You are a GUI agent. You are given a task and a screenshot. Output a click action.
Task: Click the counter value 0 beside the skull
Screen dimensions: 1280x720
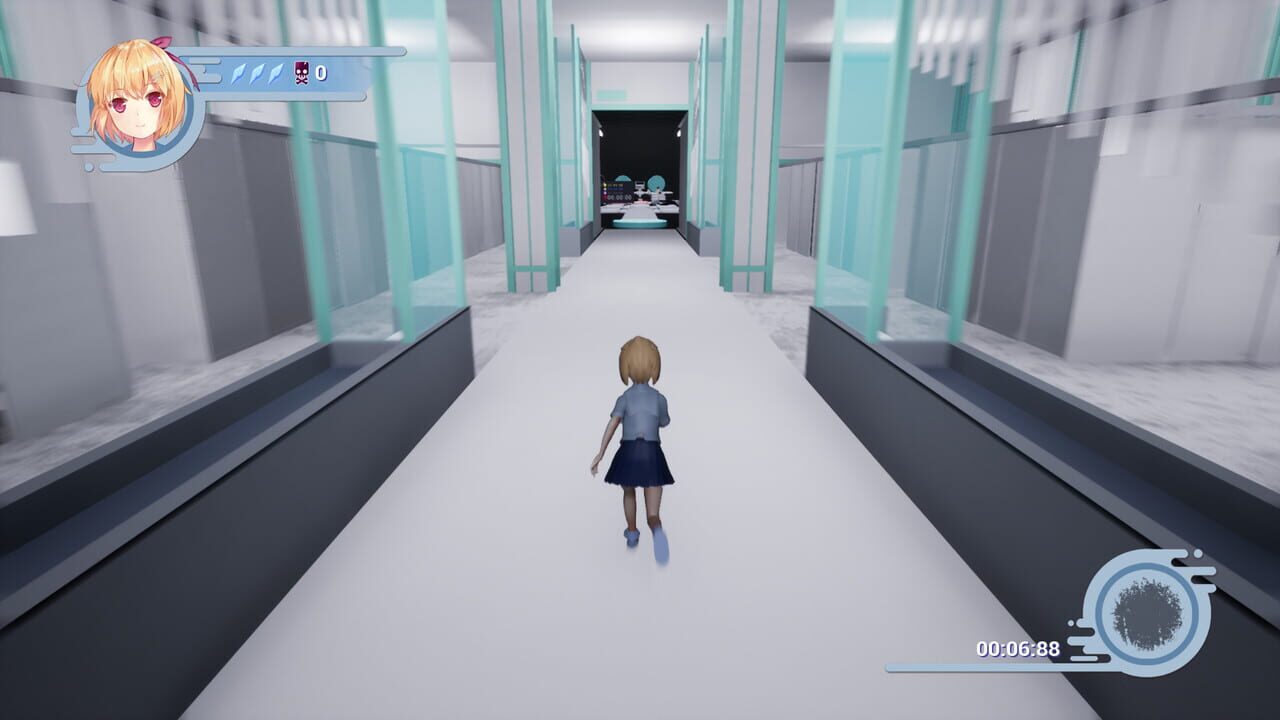tap(320, 72)
